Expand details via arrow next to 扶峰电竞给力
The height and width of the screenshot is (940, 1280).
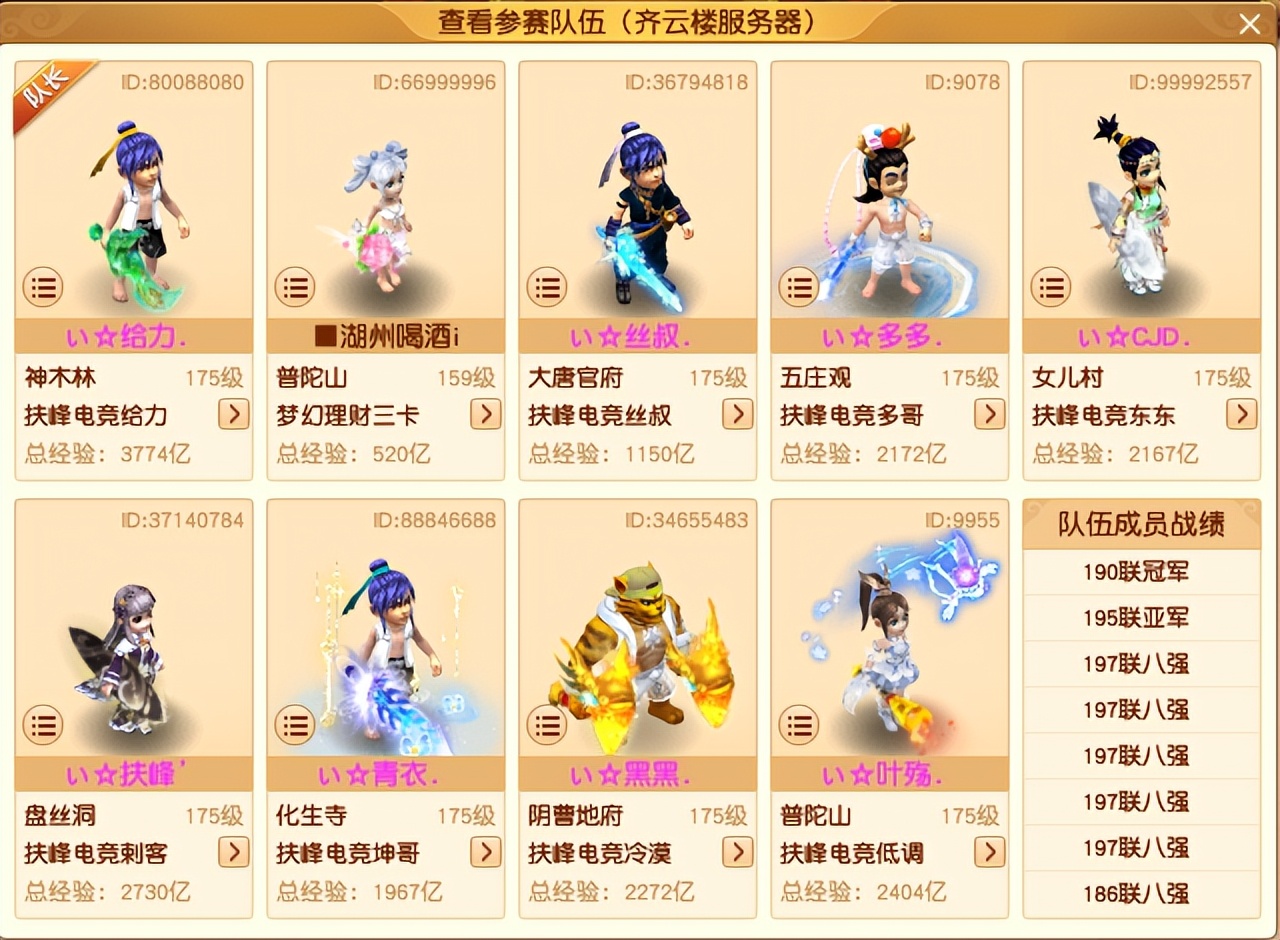(232, 415)
